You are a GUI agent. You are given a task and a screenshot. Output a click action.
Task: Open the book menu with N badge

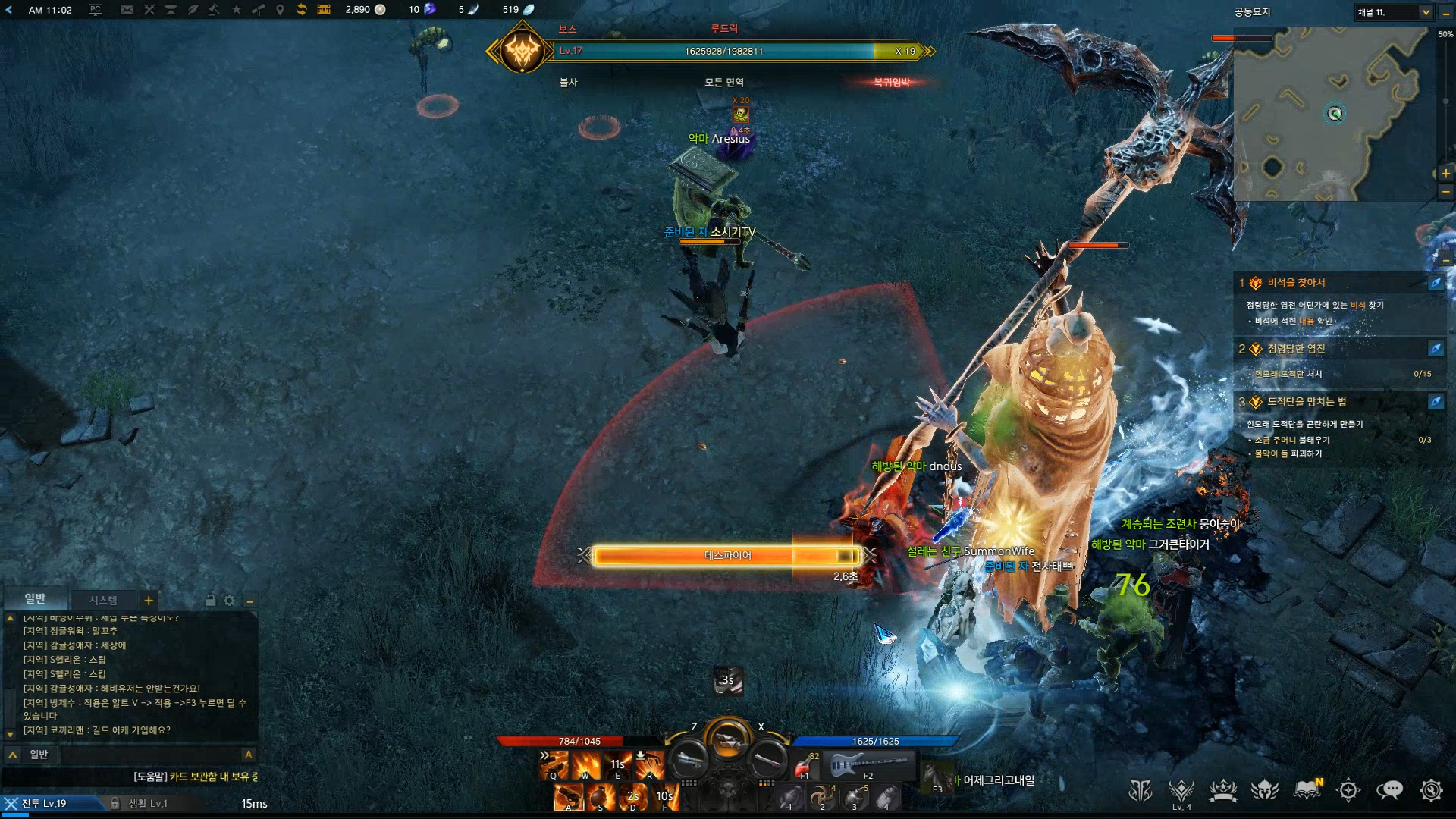[1307, 790]
